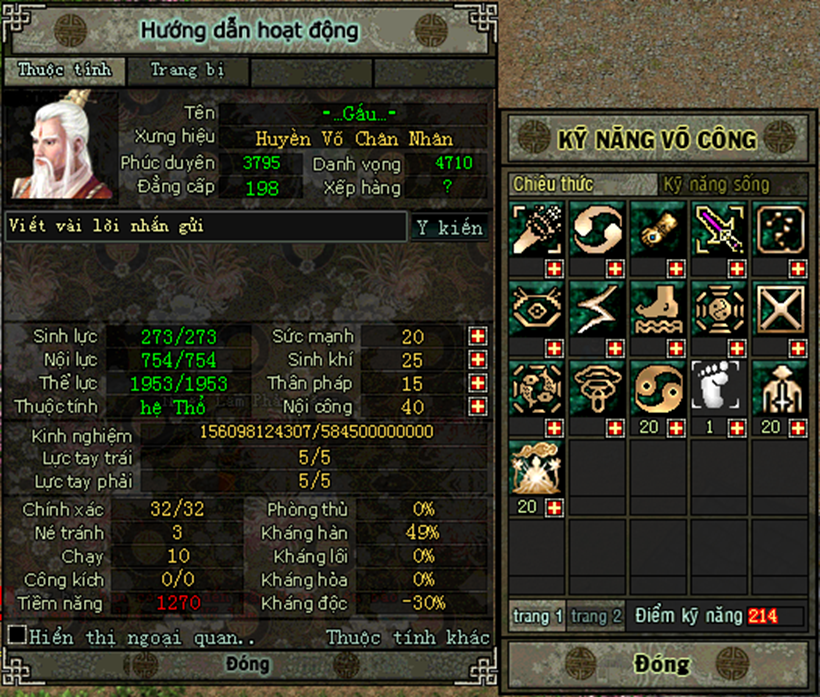This screenshot has height=697, width=820.
Task: Select the foot on water skill
Action: [657, 308]
